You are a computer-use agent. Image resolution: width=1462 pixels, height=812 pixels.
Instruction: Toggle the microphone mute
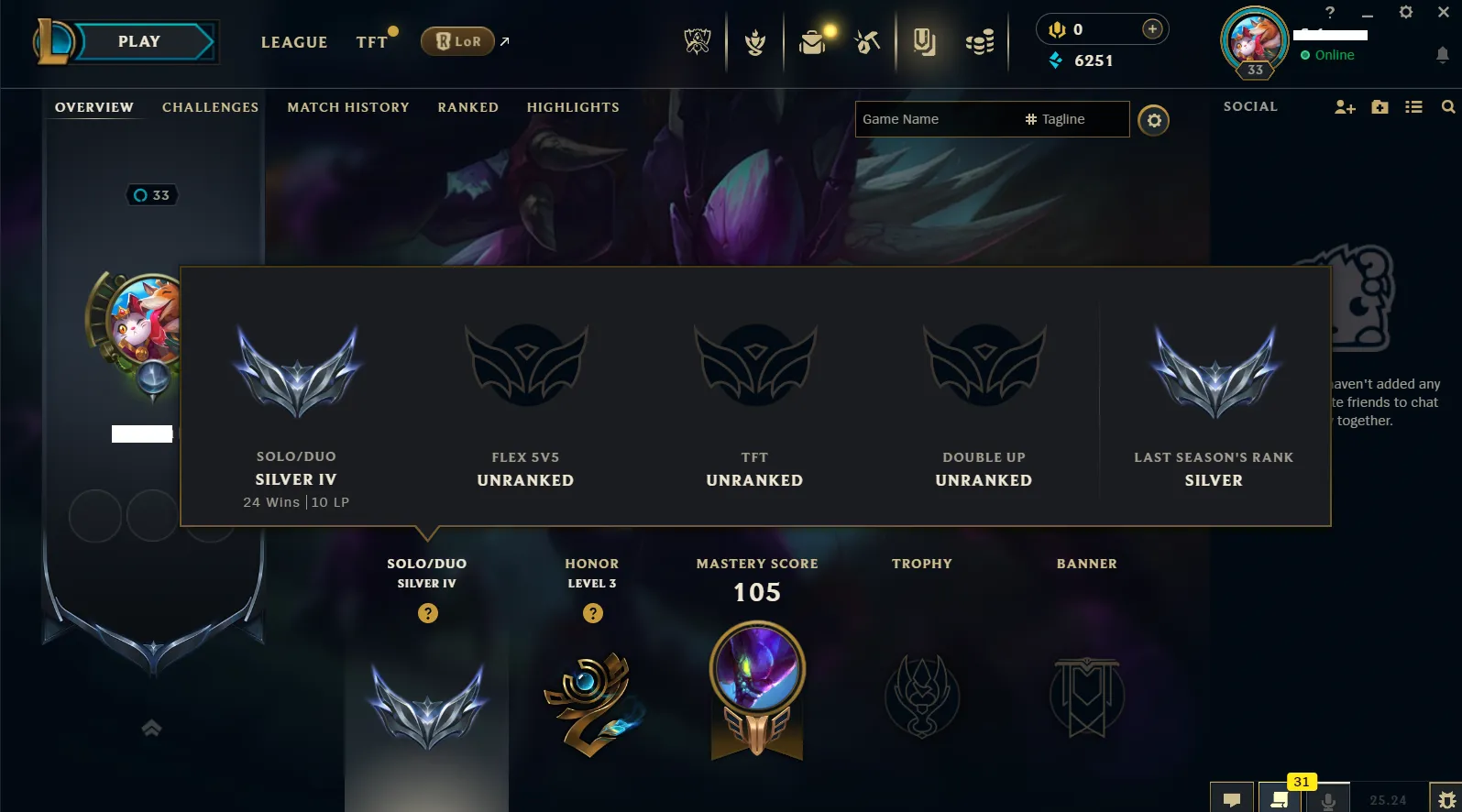click(x=1329, y=799)
